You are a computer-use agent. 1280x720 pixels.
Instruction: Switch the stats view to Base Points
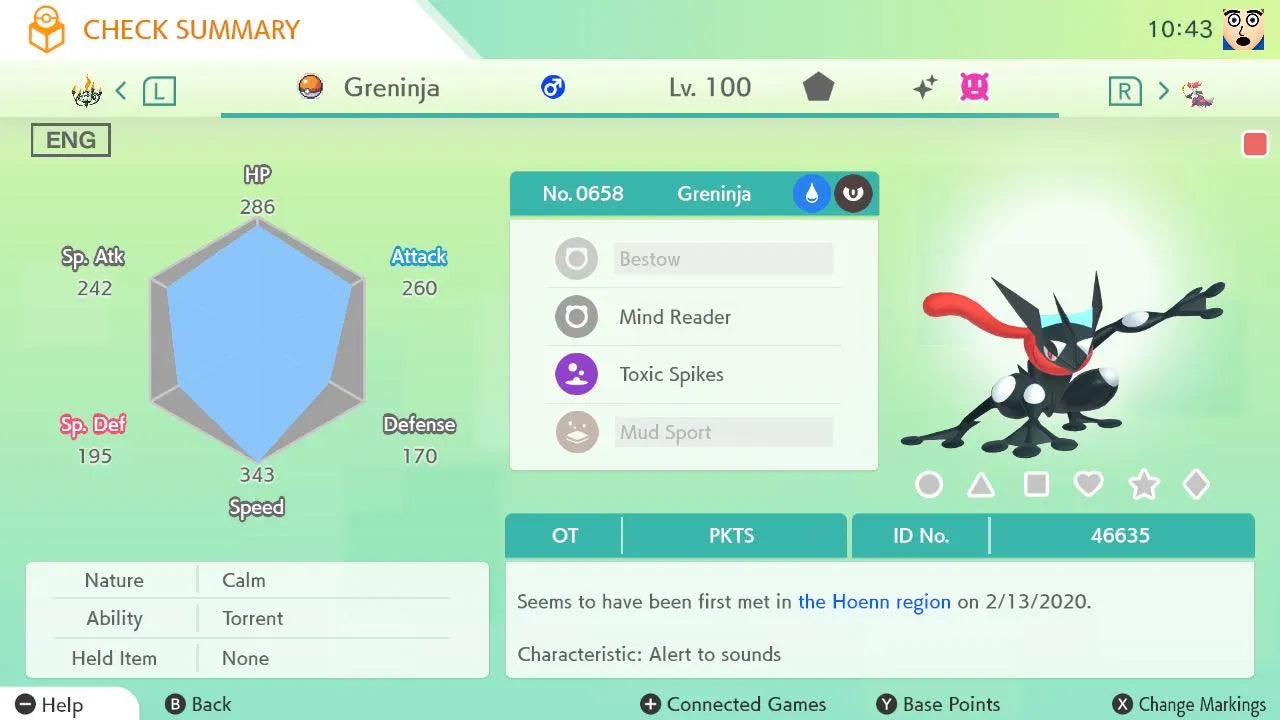point(938,705)
